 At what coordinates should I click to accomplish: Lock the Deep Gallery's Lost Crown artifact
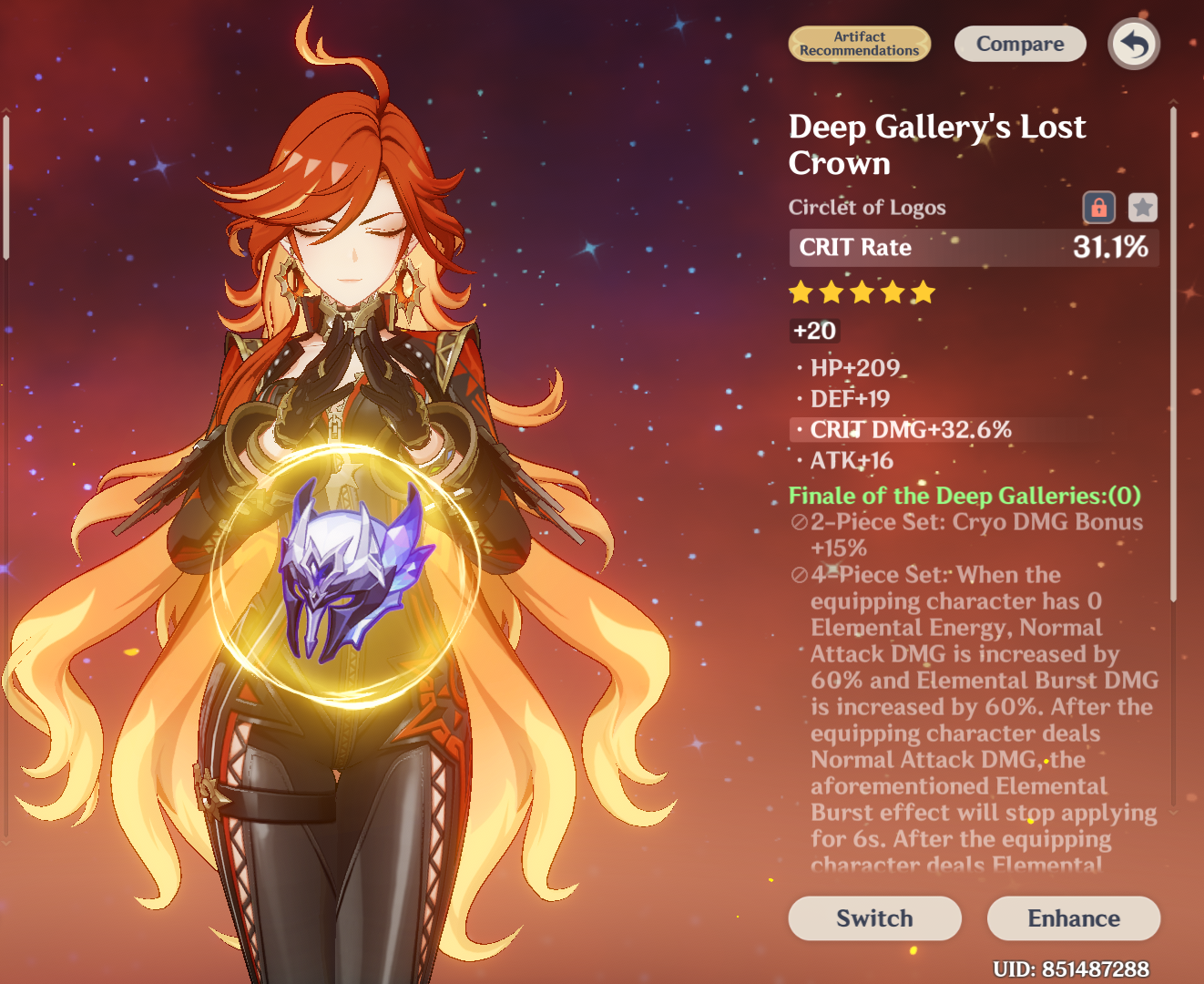pyautogui.click(x=1099, y=207)
